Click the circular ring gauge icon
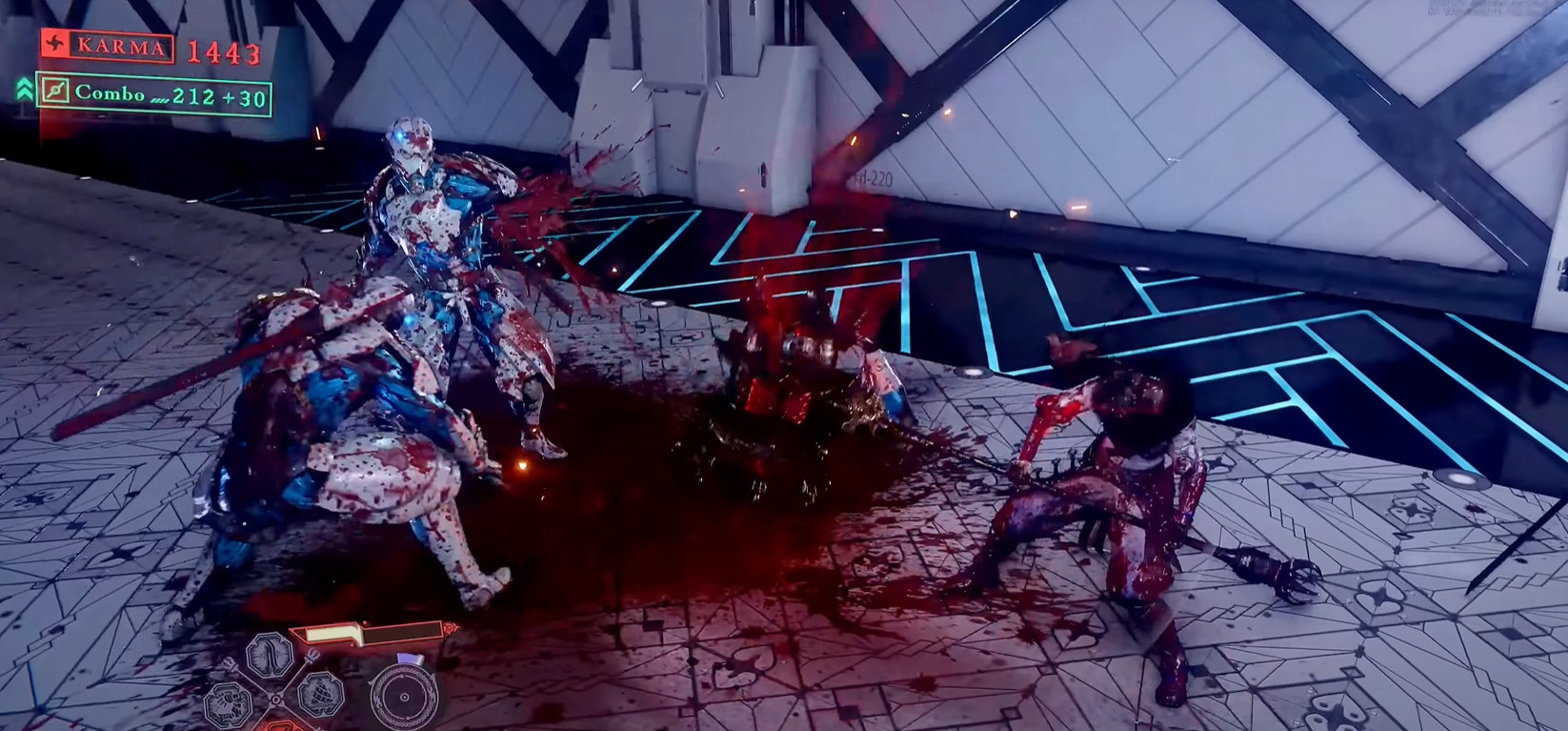Image resolution: width=1568 pixels, height=731 pixels. [403, 697]
